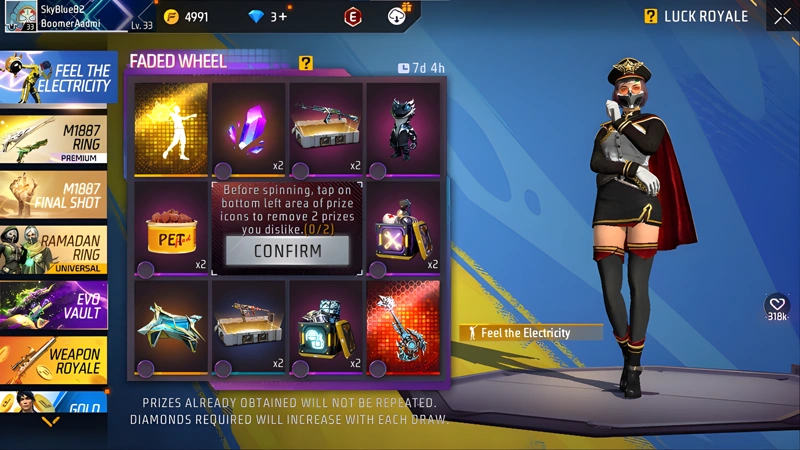Select the golden emote prize tile
Image resolution: width=800 pixels, height=450 pixels.
(171, 126)
